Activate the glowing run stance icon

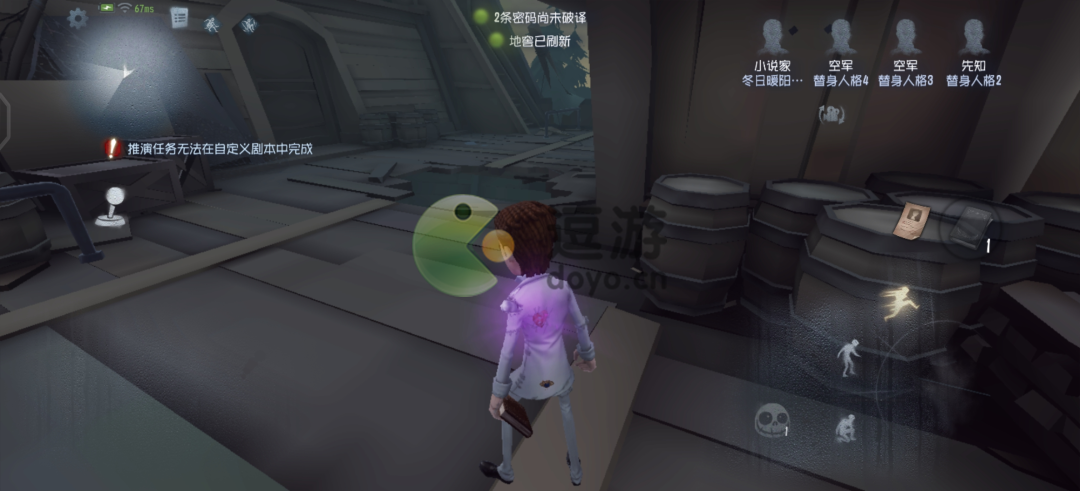click(896, 301)
